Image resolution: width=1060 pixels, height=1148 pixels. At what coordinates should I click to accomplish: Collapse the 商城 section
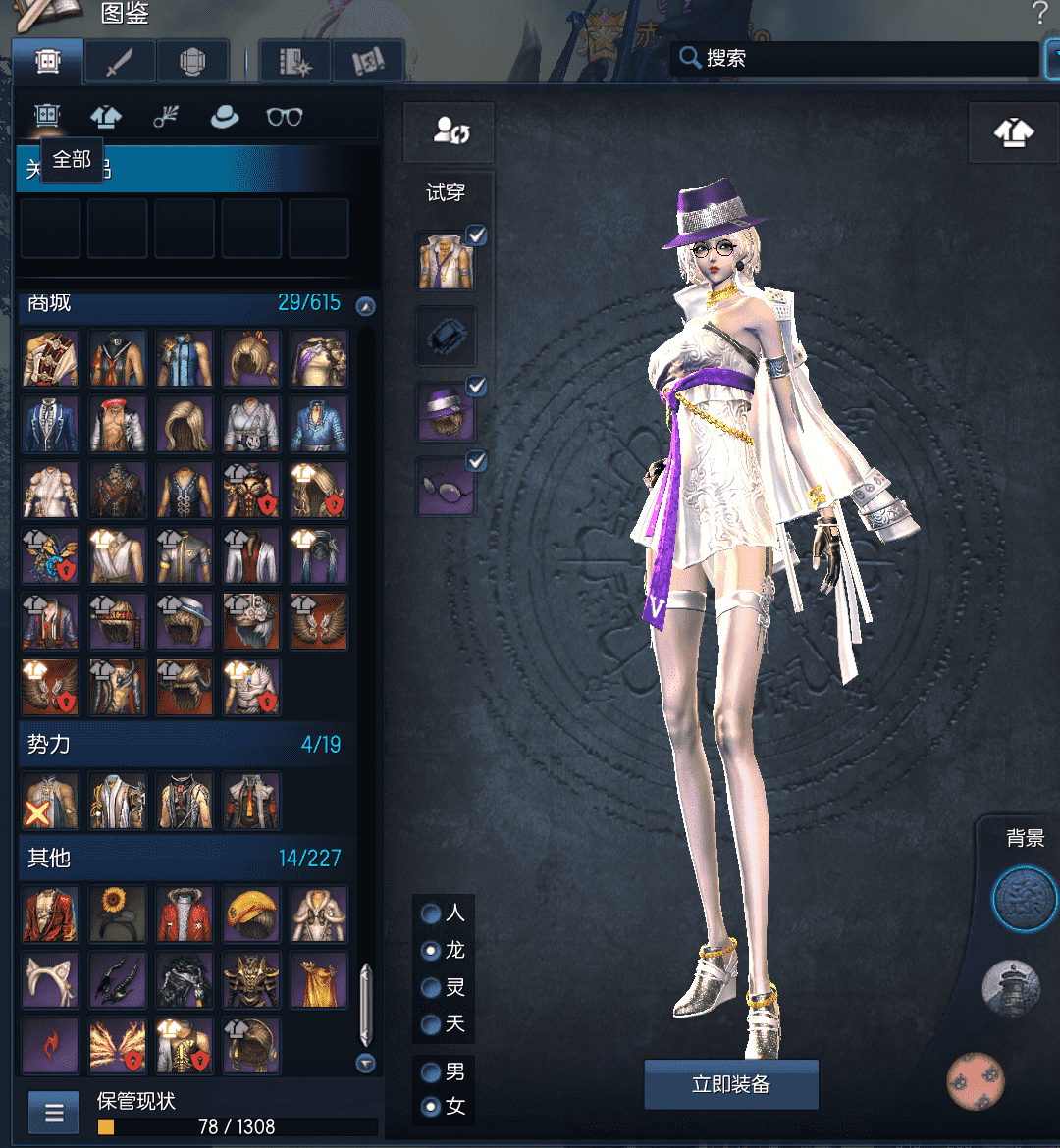coord(366,306)
